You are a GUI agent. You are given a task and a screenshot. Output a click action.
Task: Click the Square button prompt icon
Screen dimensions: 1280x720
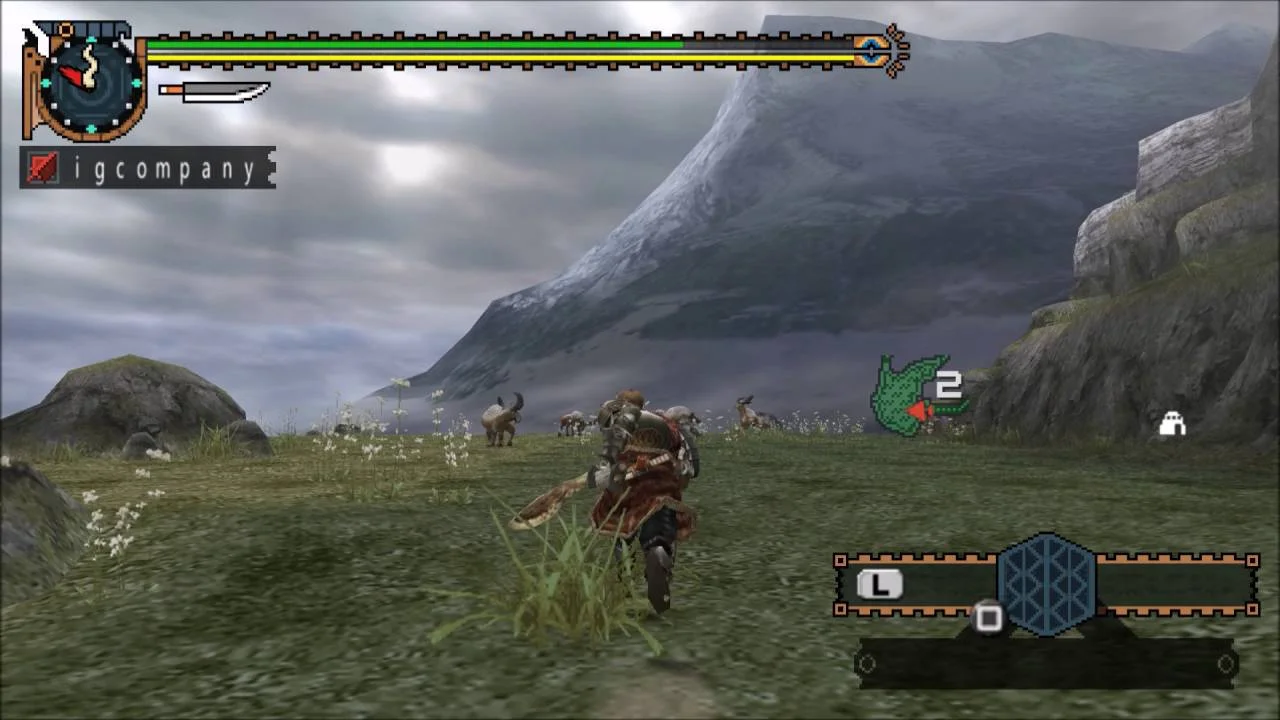(x=988, y=620)
